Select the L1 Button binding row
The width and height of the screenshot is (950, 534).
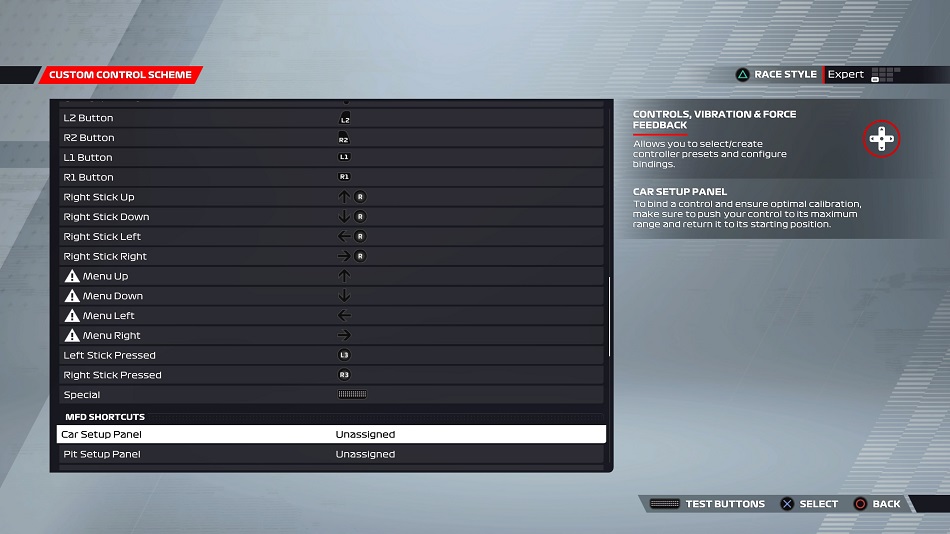click(331, 158)
